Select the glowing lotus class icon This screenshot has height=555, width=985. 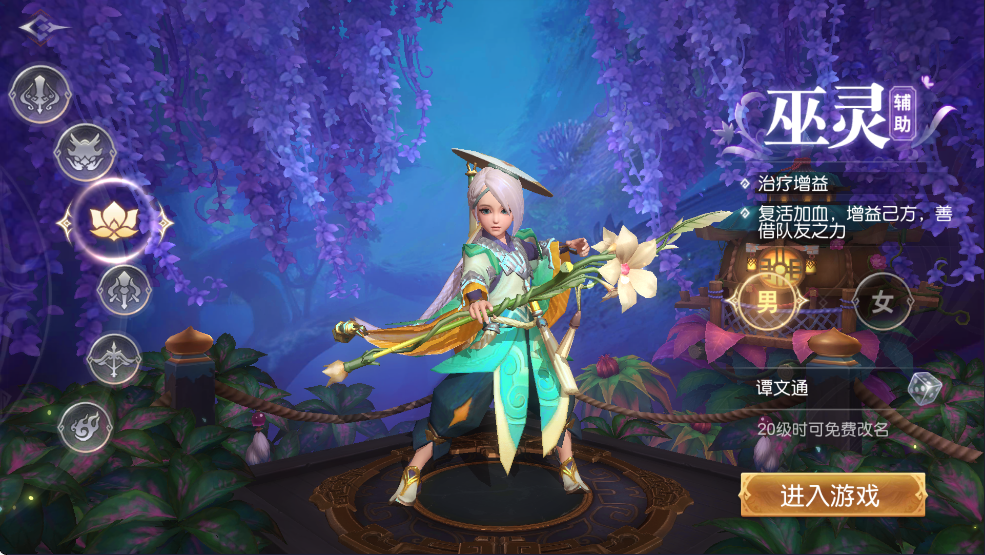click(x=114, y=221)
